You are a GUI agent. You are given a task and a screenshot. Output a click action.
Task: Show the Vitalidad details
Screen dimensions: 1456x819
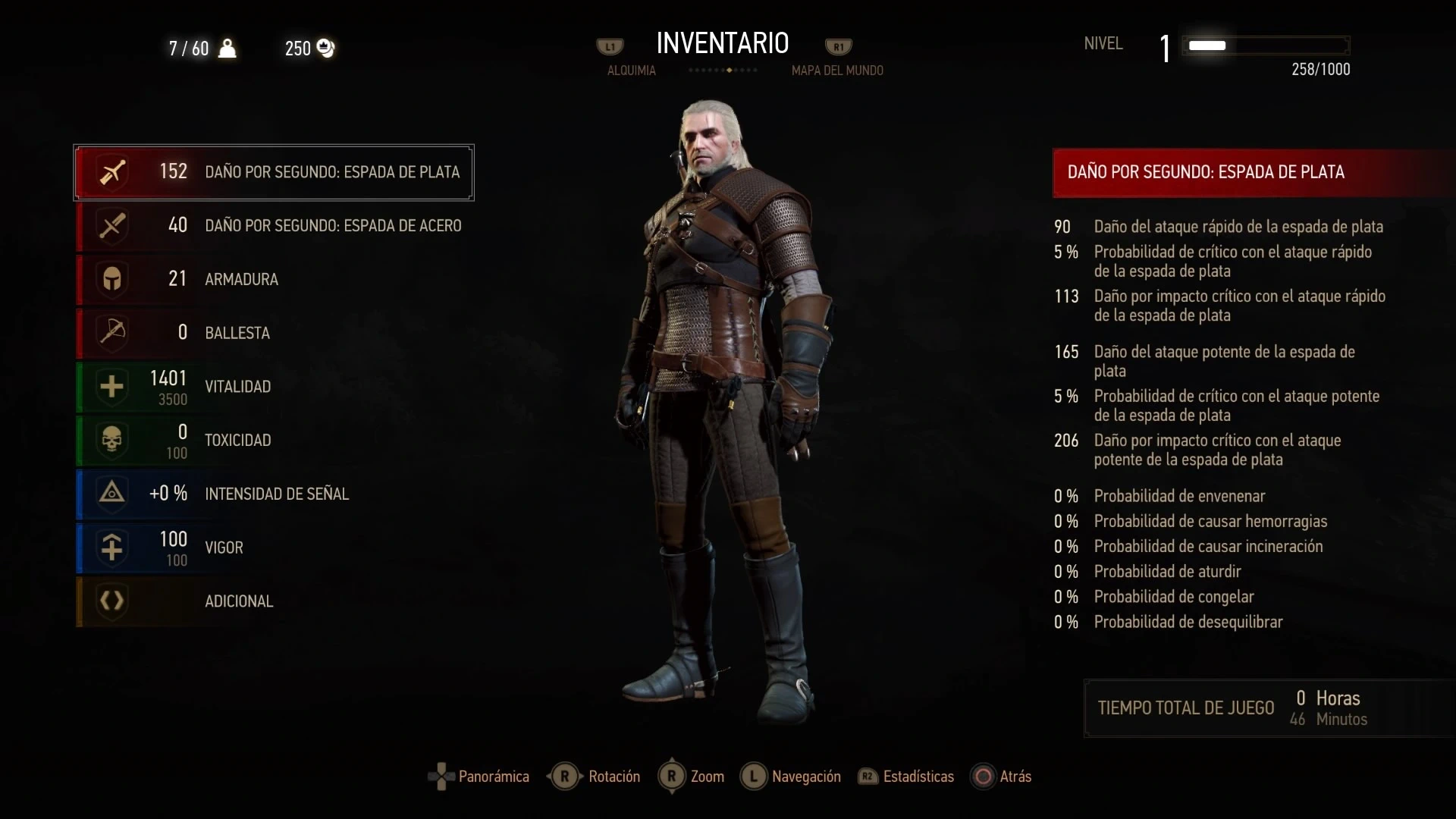[x=274, y=387]
